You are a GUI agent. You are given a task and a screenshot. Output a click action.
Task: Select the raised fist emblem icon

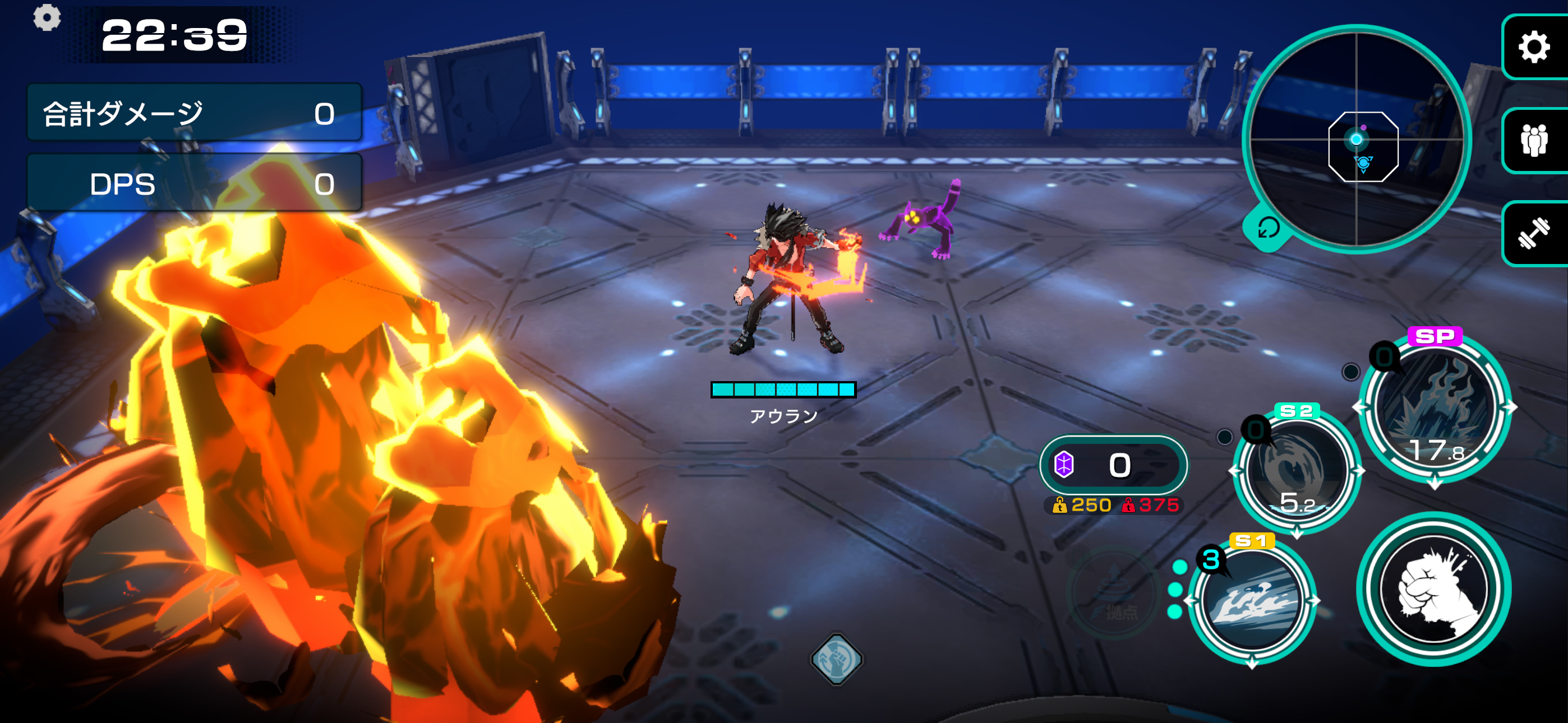(x=837, y=659)
